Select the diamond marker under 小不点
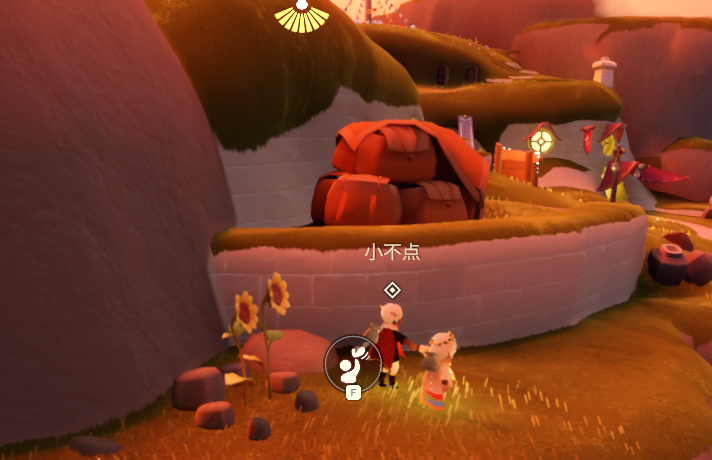The height and width of the screenshot is (460, 712). 393,290
